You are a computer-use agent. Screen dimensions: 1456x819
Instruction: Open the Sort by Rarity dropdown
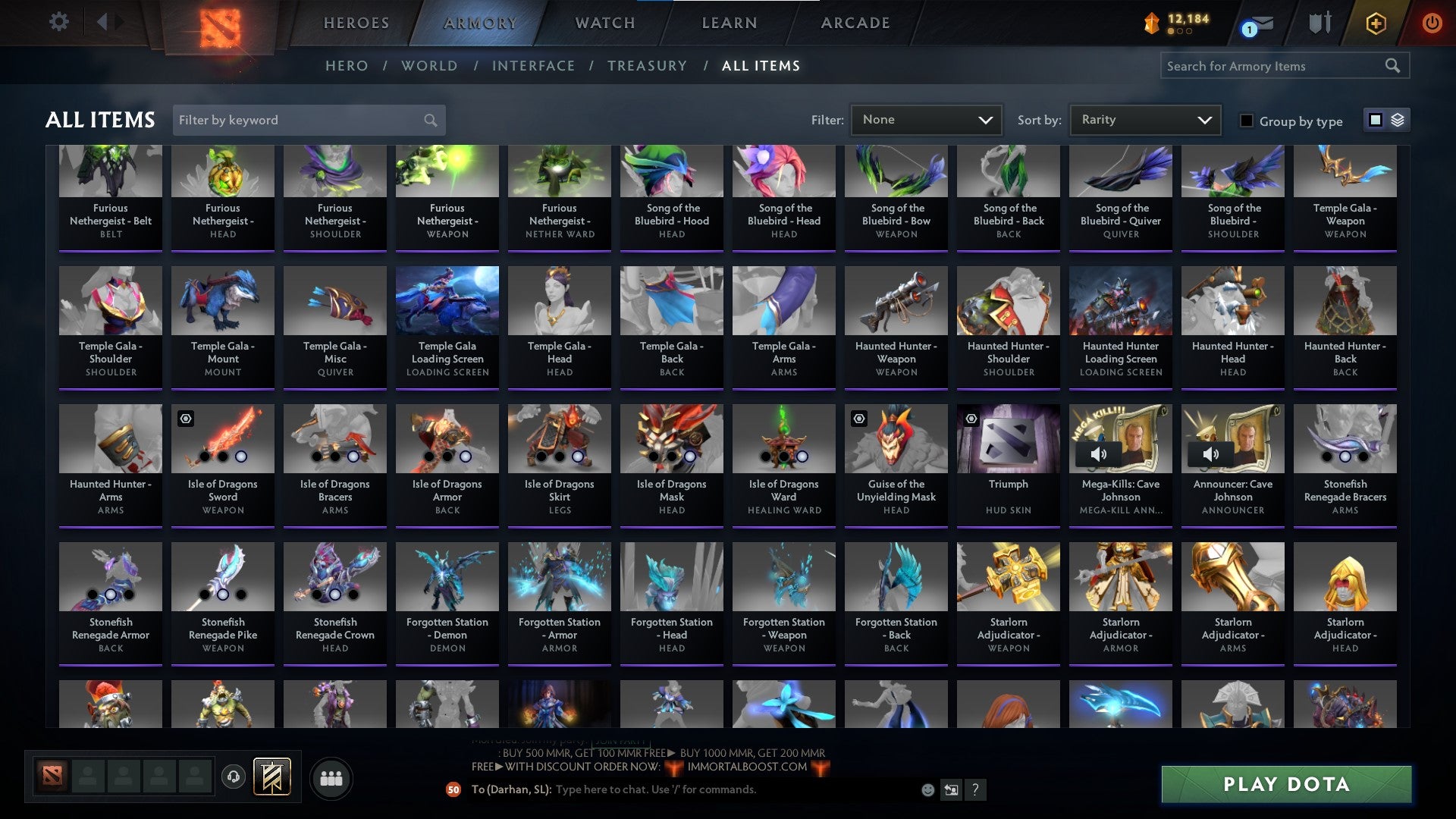pos(1144,119)
